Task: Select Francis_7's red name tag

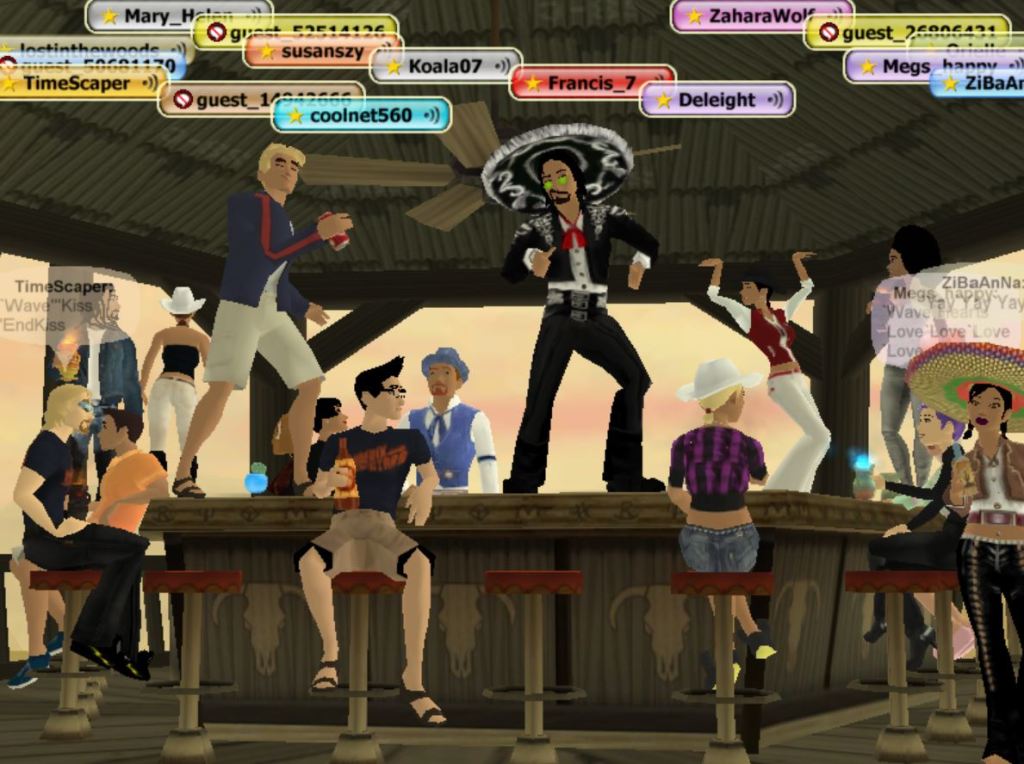Action: pyautogui.click(x=591, y=83)
